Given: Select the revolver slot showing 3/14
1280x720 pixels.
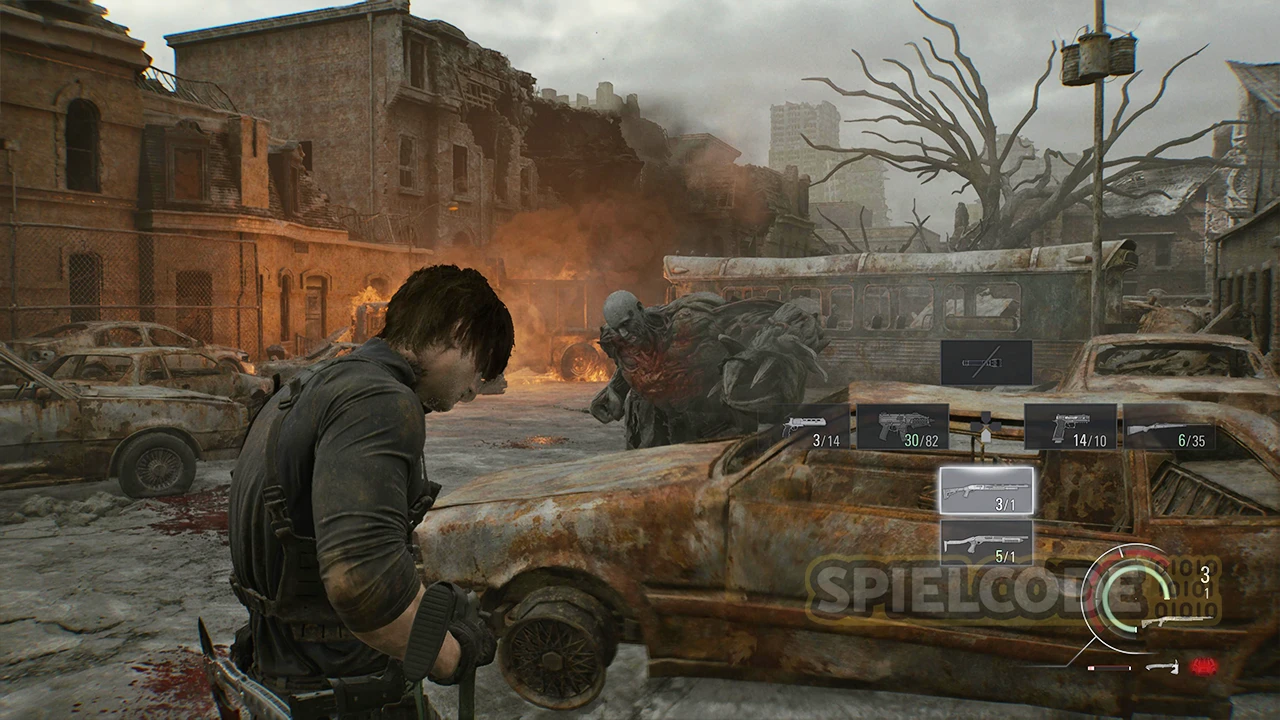Looking at the screenshot, I should click(807, 427).
